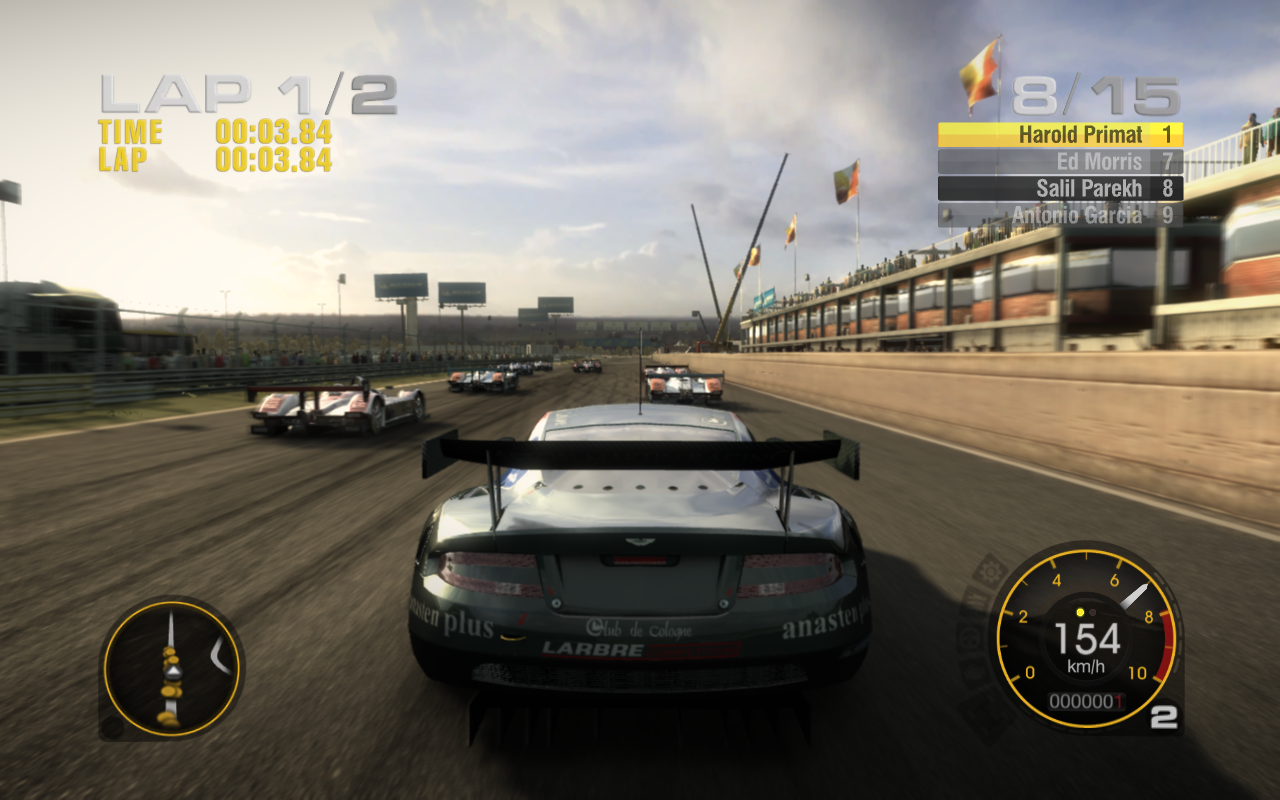Click the number 154 speed value
This screenshot has height=800, width=1280.
[1085, 637]
